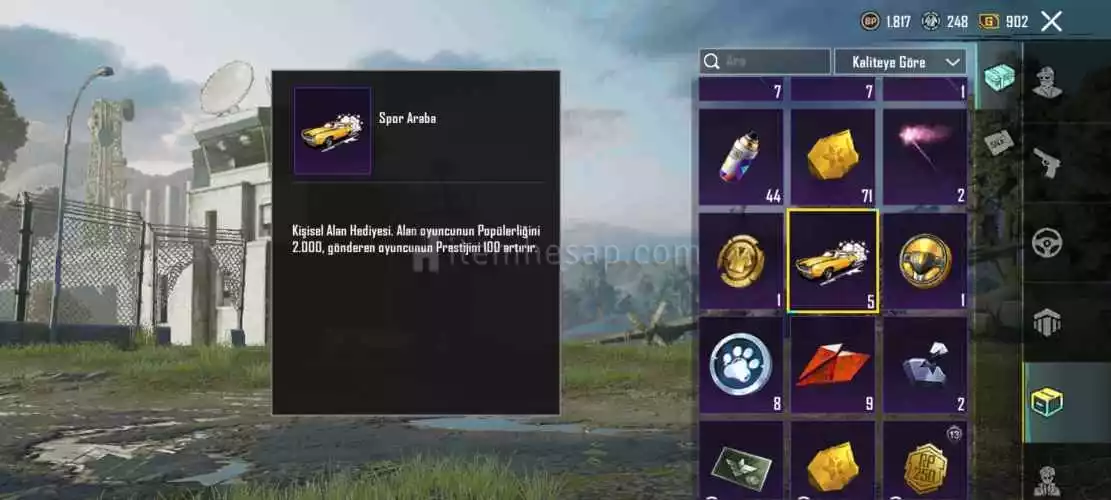Select the gold M coin slot

pyautogui.click(x=741, y=261)
